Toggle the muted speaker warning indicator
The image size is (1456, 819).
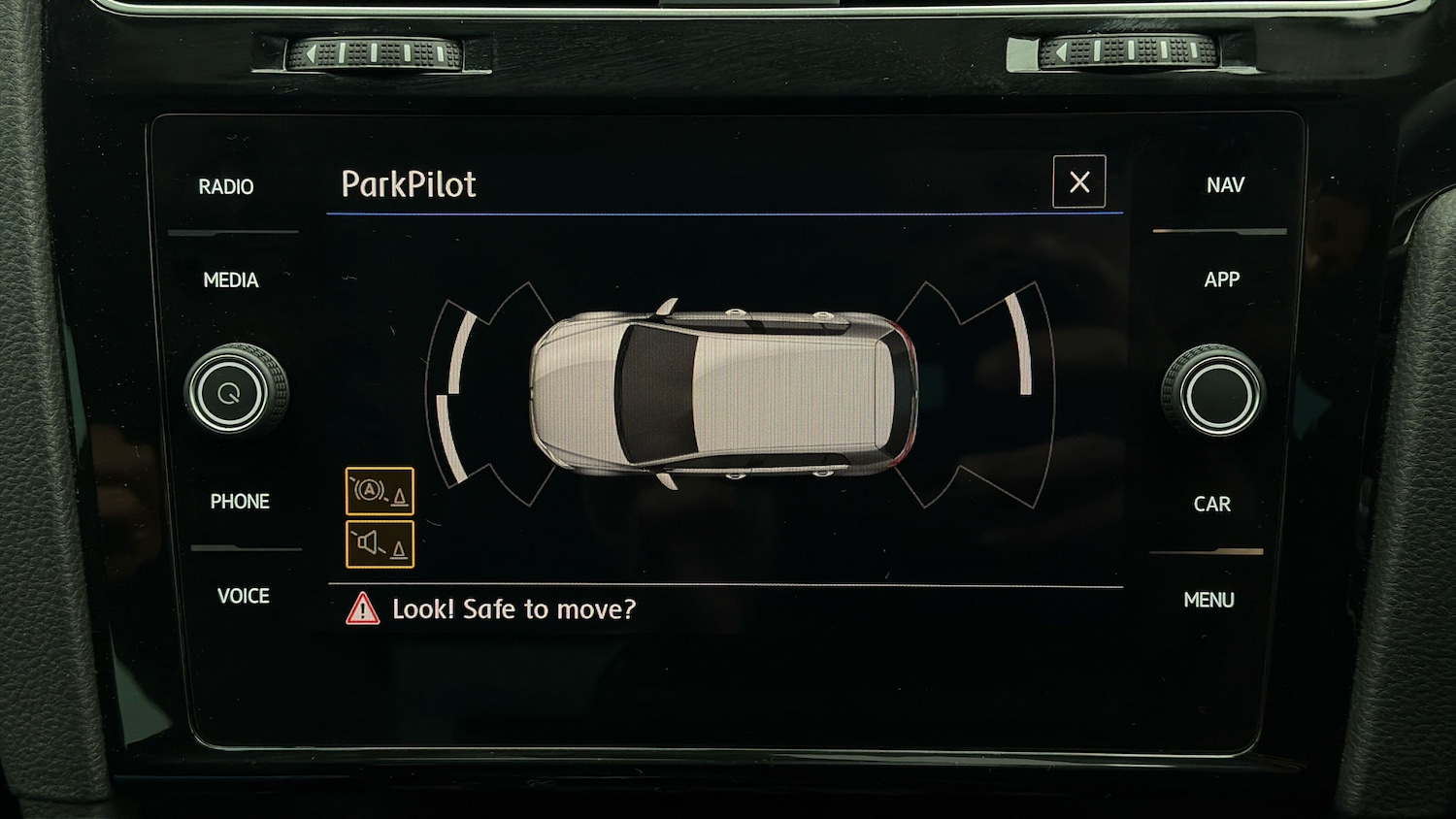pos(380,542)
